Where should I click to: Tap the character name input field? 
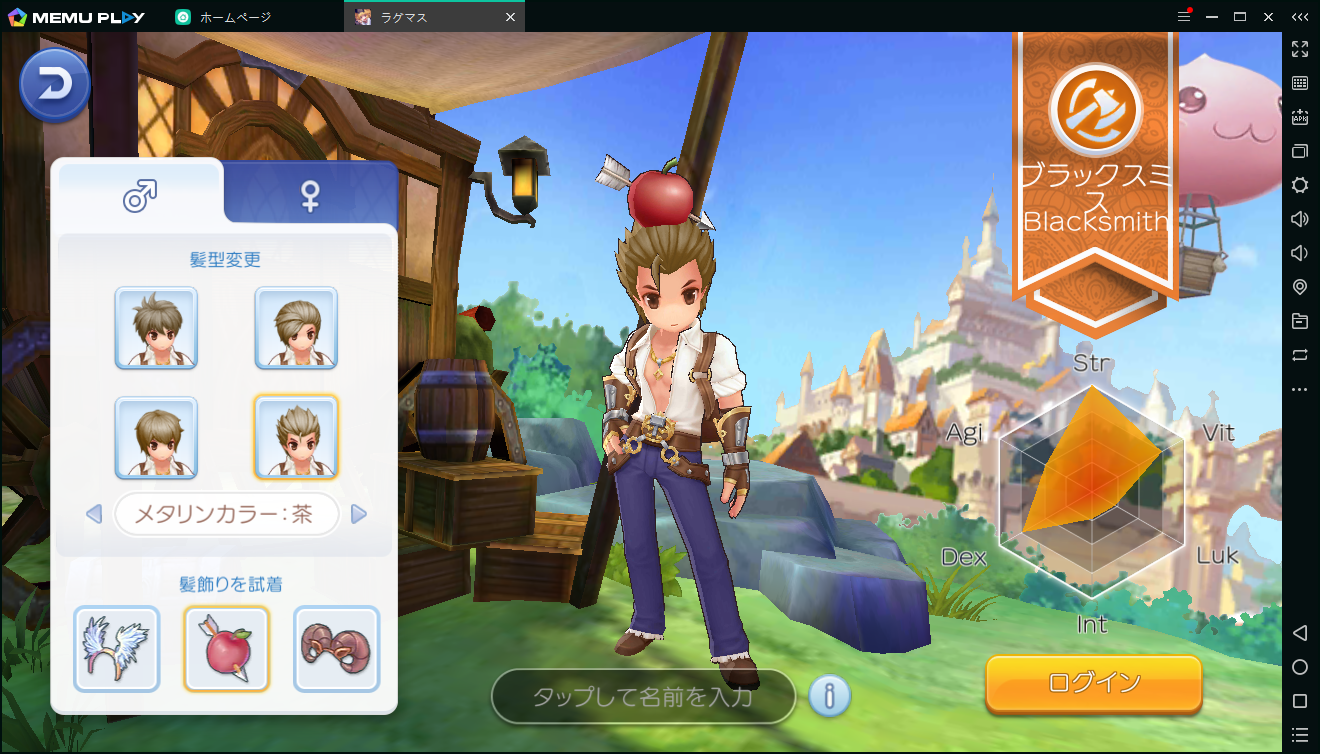point(643,696)
